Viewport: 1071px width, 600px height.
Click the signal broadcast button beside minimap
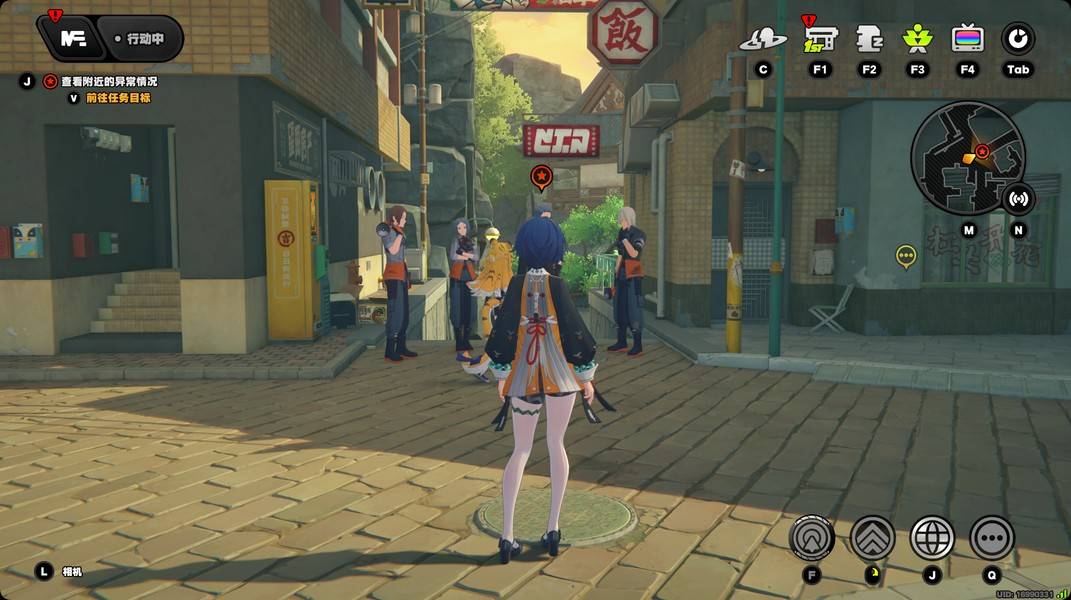[1018, 198]
